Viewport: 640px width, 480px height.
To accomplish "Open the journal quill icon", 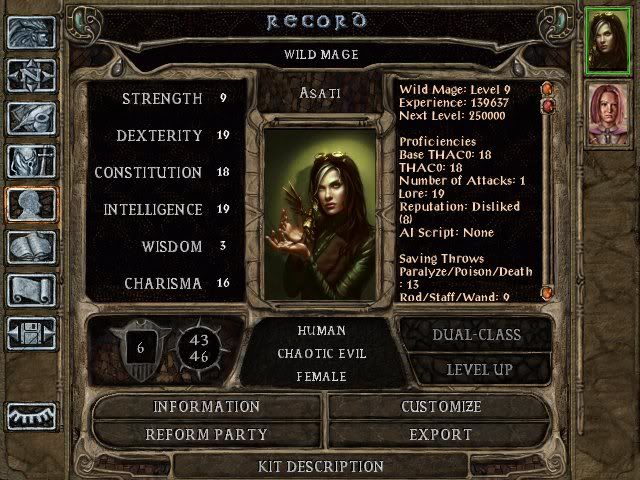I will (x=31, y=118).
